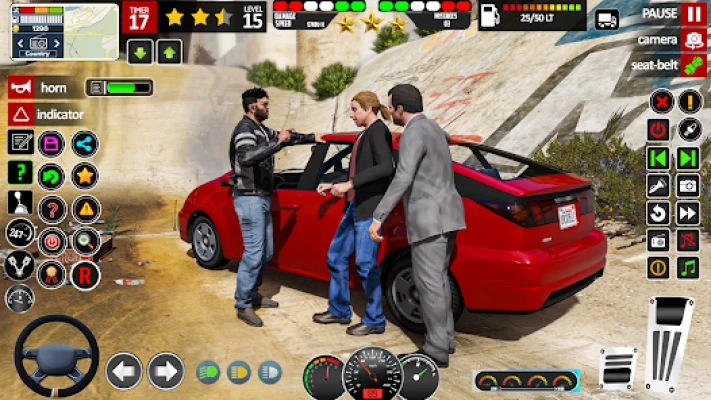Select the yellow star icon

tap(84, 176)
